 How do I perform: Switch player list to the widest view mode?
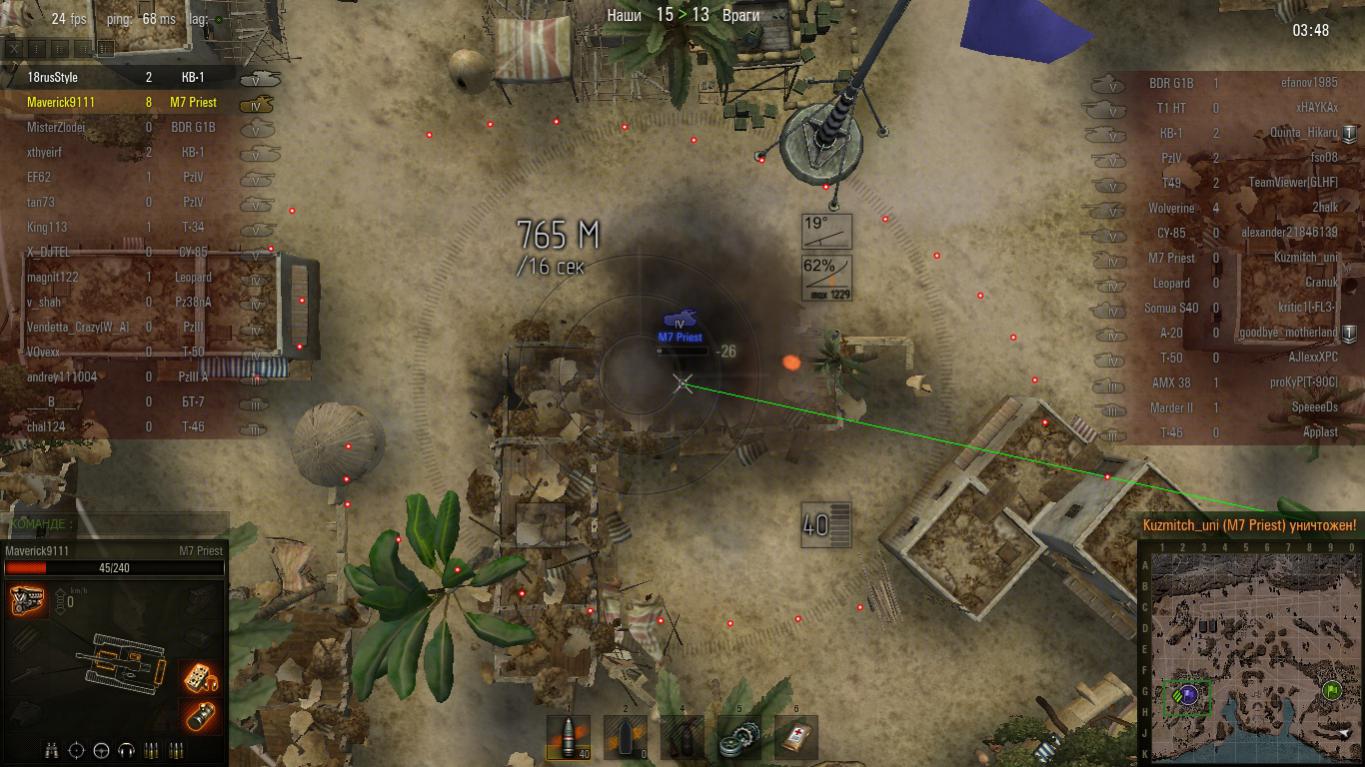pos(106,48)
